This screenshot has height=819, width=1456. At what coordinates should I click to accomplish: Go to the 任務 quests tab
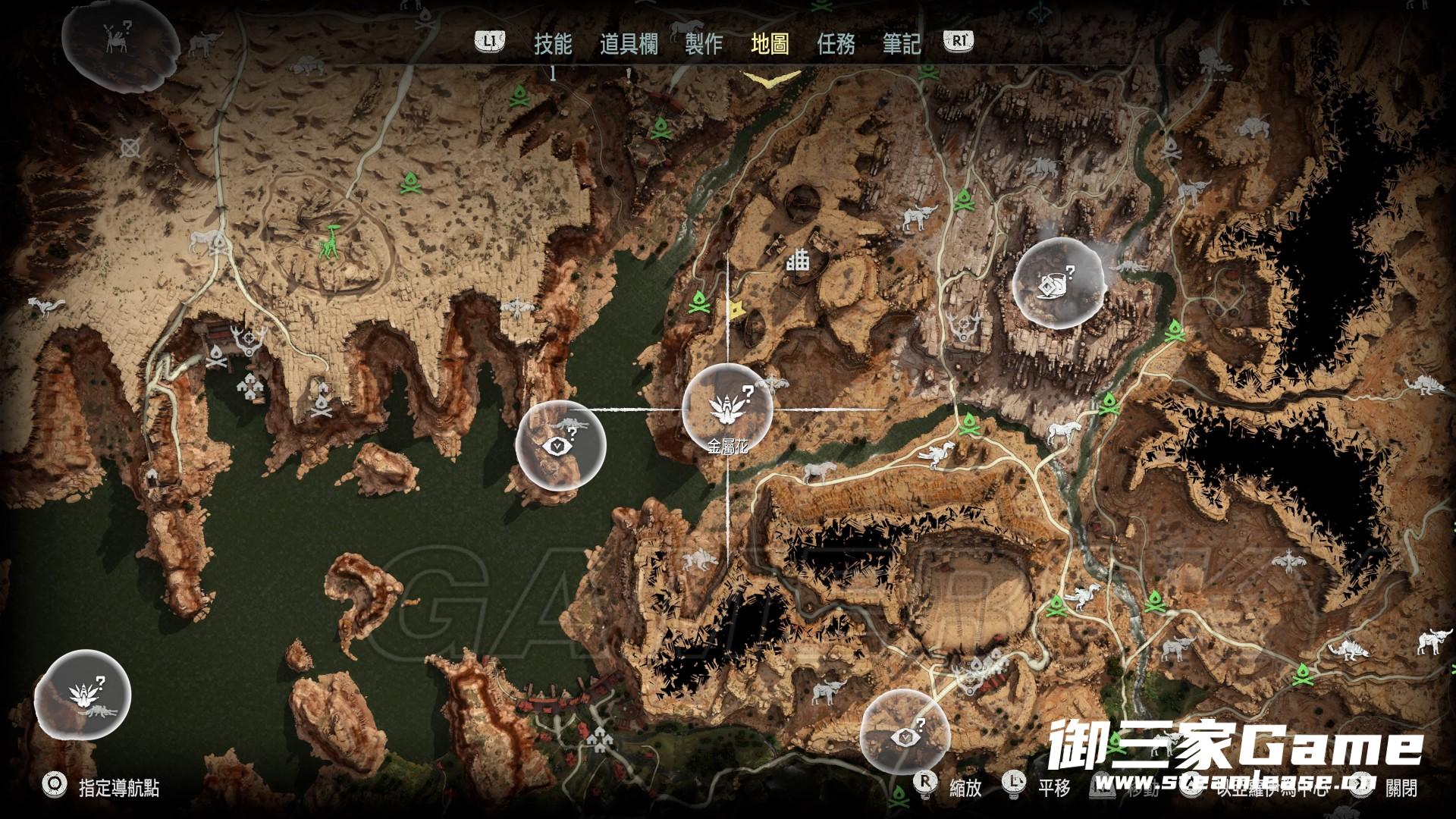tap(836, 44)
